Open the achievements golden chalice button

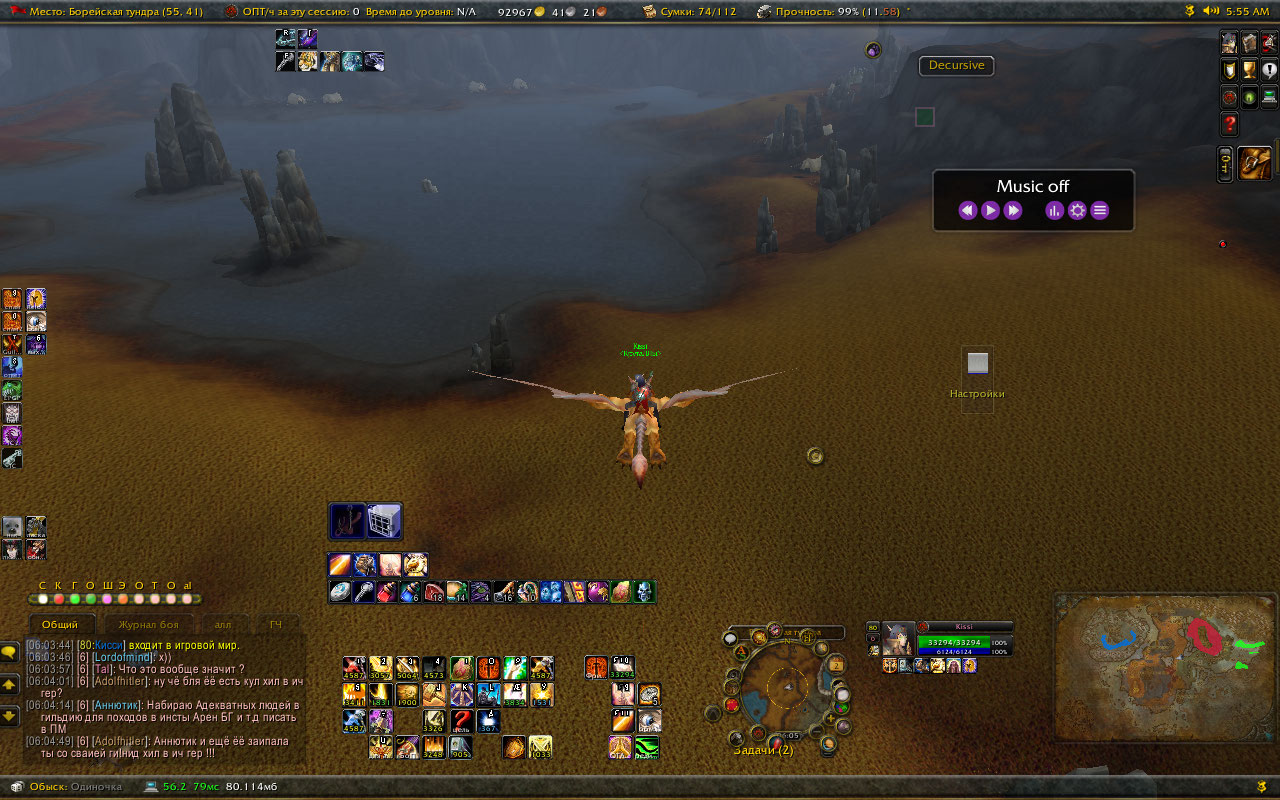point(1249,70)
